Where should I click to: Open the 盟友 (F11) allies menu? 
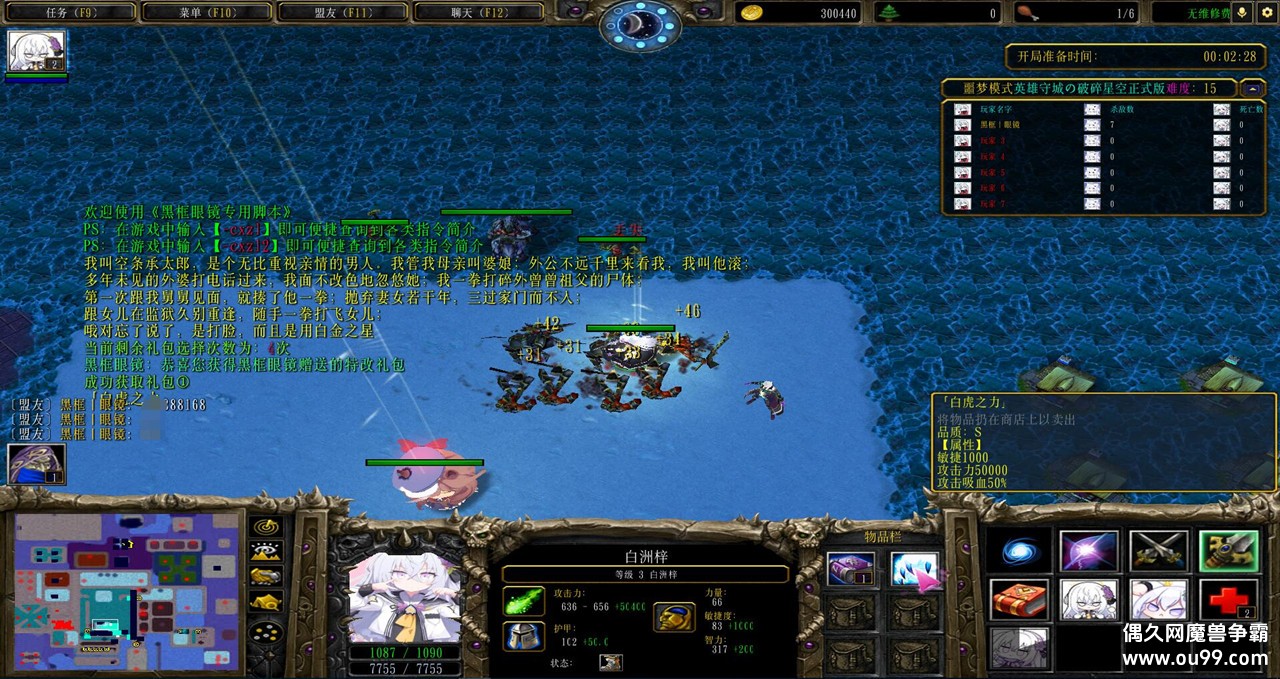coord(342,12)
